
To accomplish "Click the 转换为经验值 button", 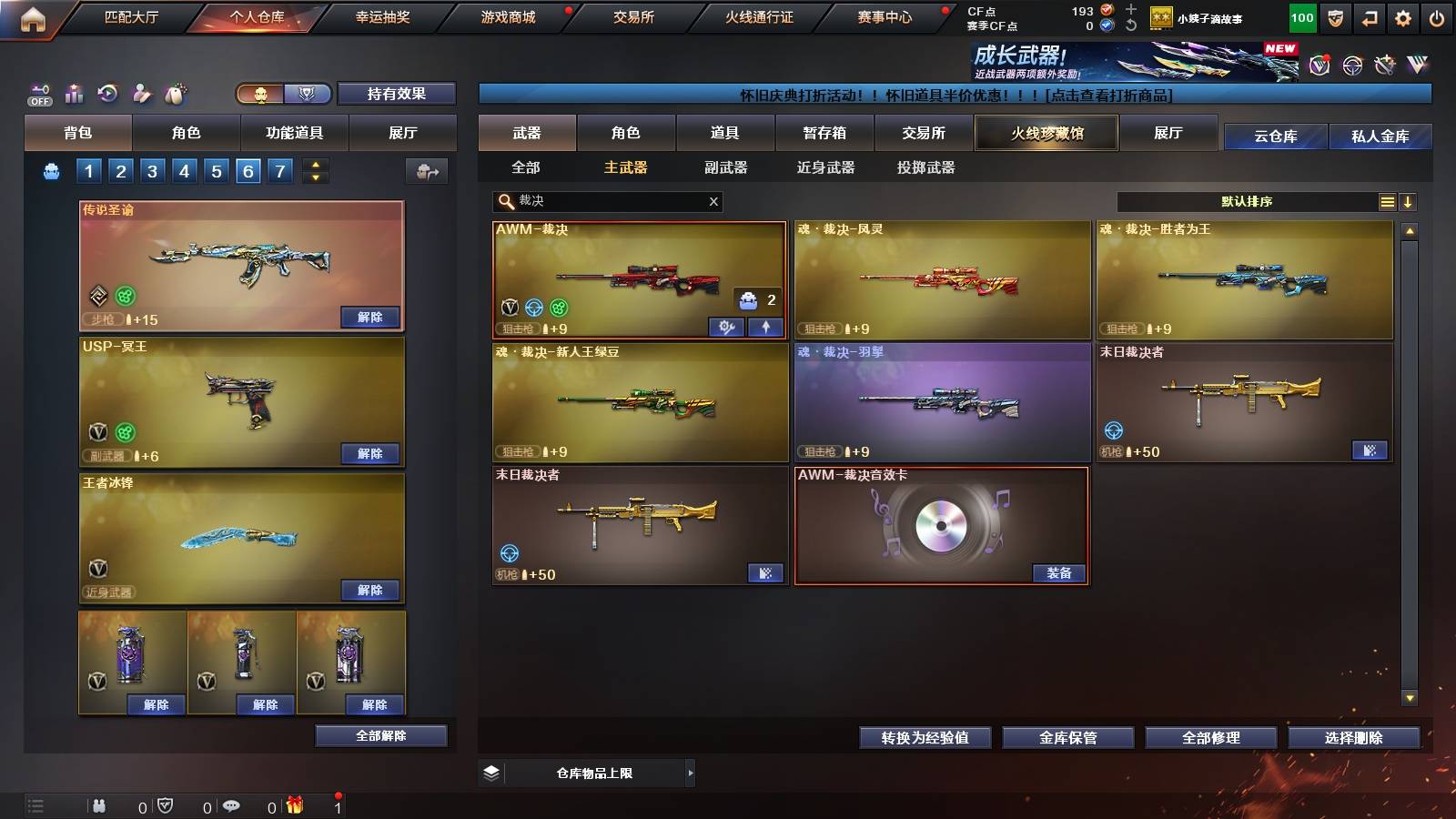I will (x=925, y=738).
